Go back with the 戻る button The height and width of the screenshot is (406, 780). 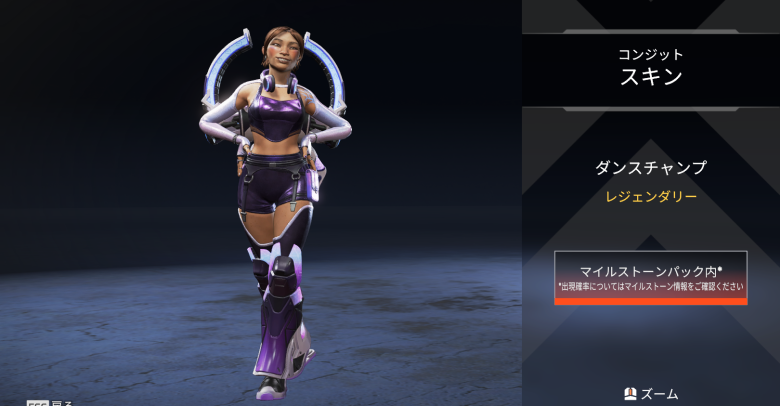[x=49, y=402]
